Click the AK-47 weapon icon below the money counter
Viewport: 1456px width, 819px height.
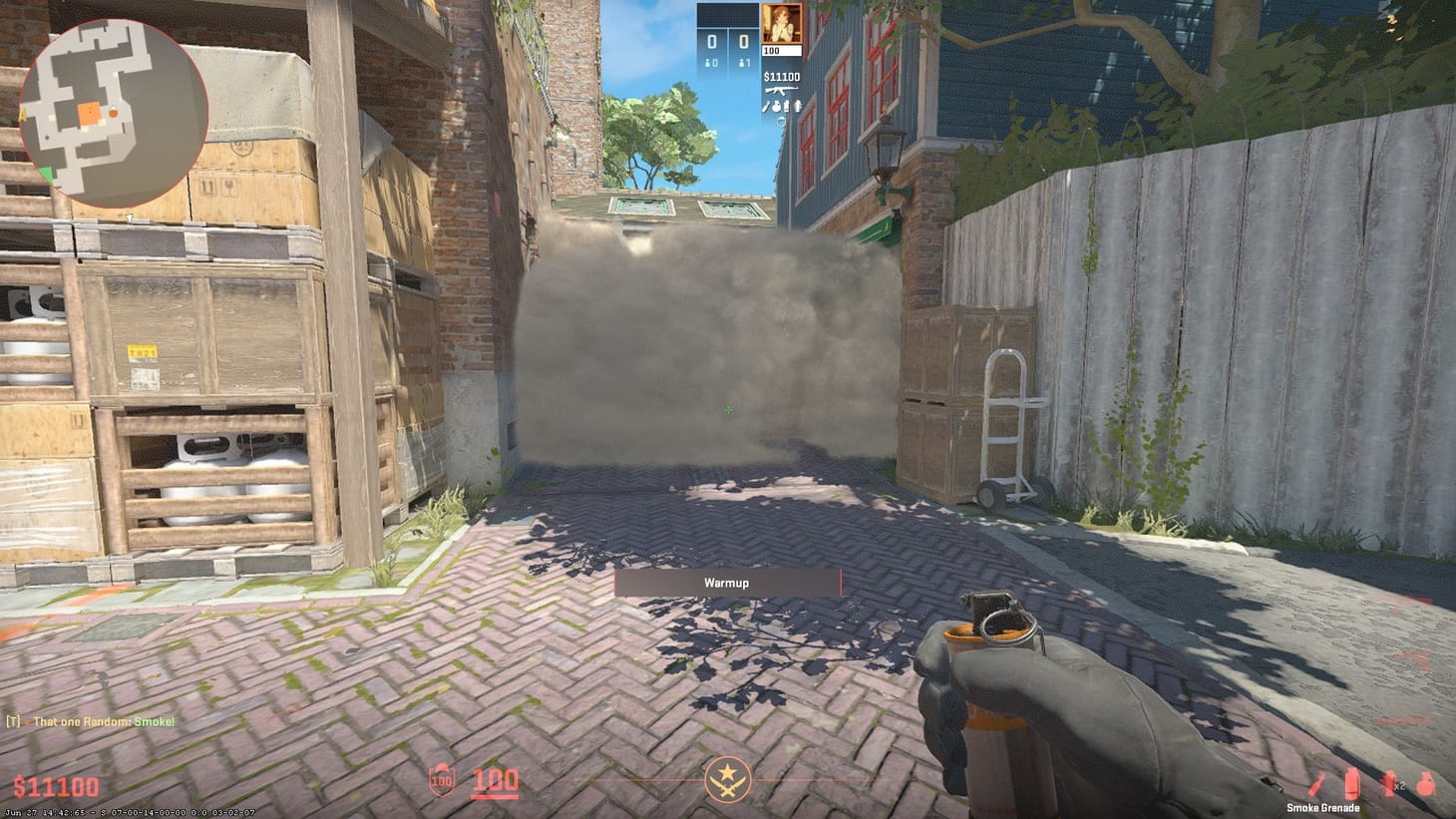780,91
